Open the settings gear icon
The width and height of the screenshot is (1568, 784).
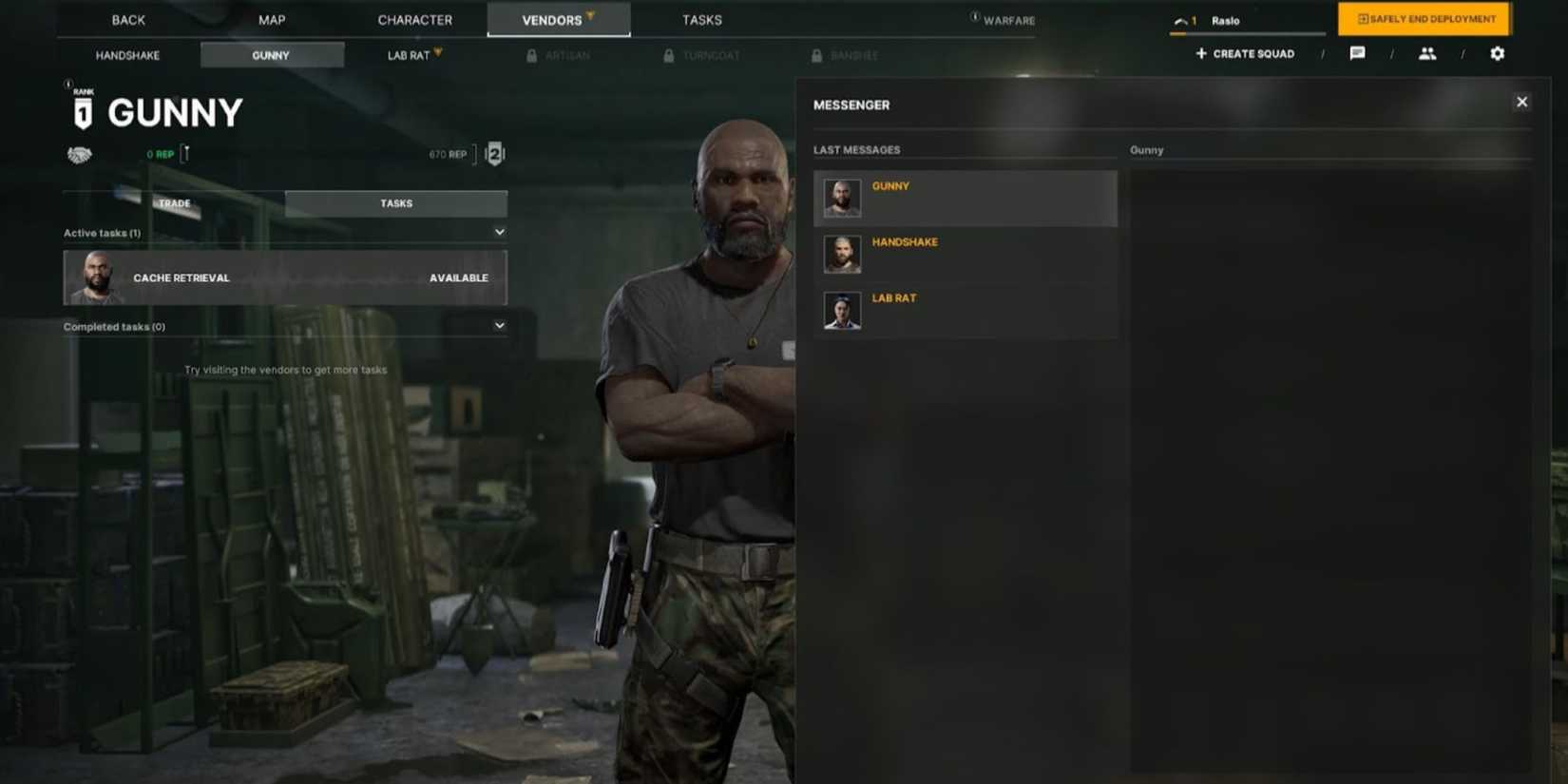pyautogui.click(x=1497, y=54)
